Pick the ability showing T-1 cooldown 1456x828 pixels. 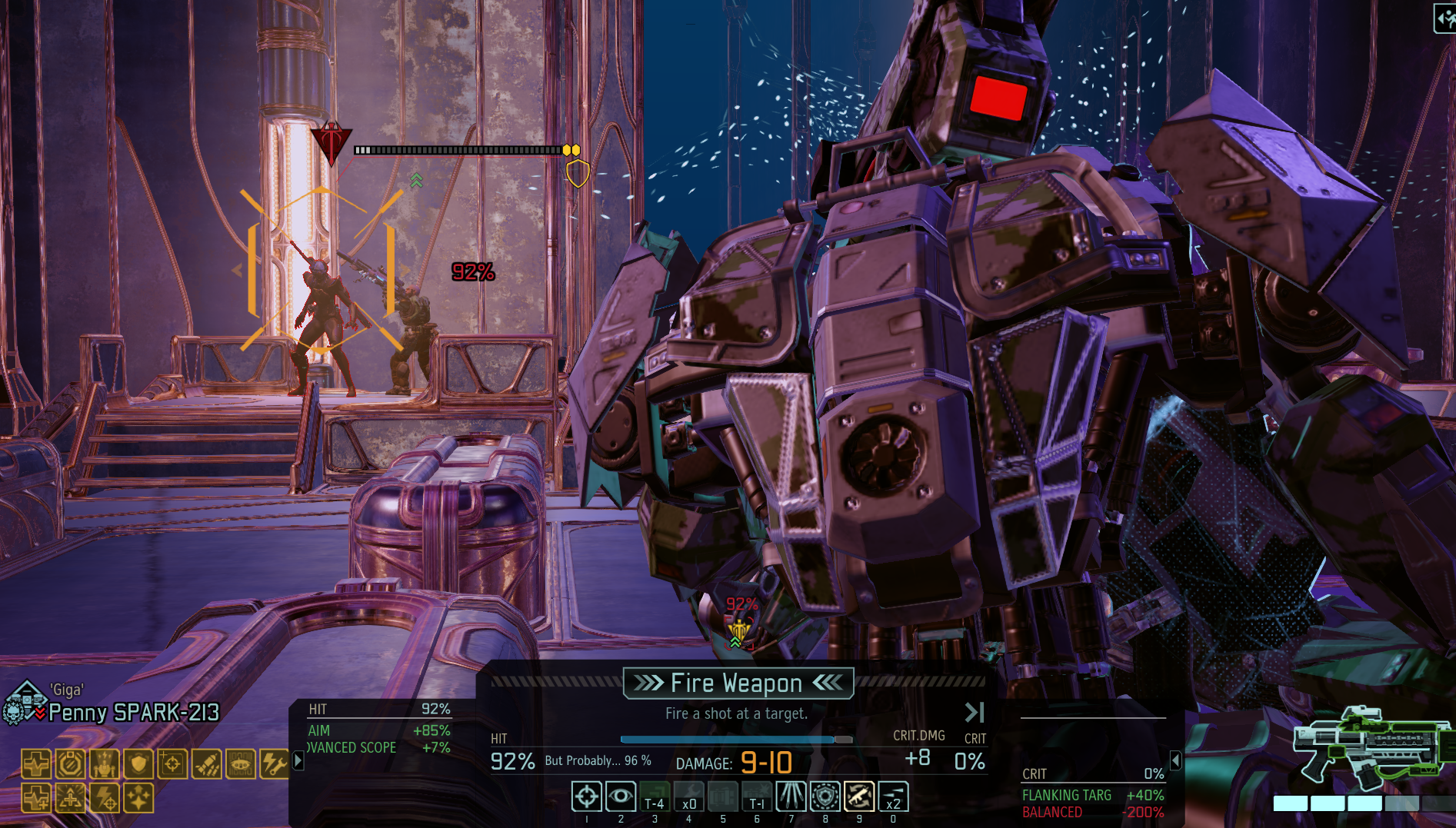tap(757, 796)
